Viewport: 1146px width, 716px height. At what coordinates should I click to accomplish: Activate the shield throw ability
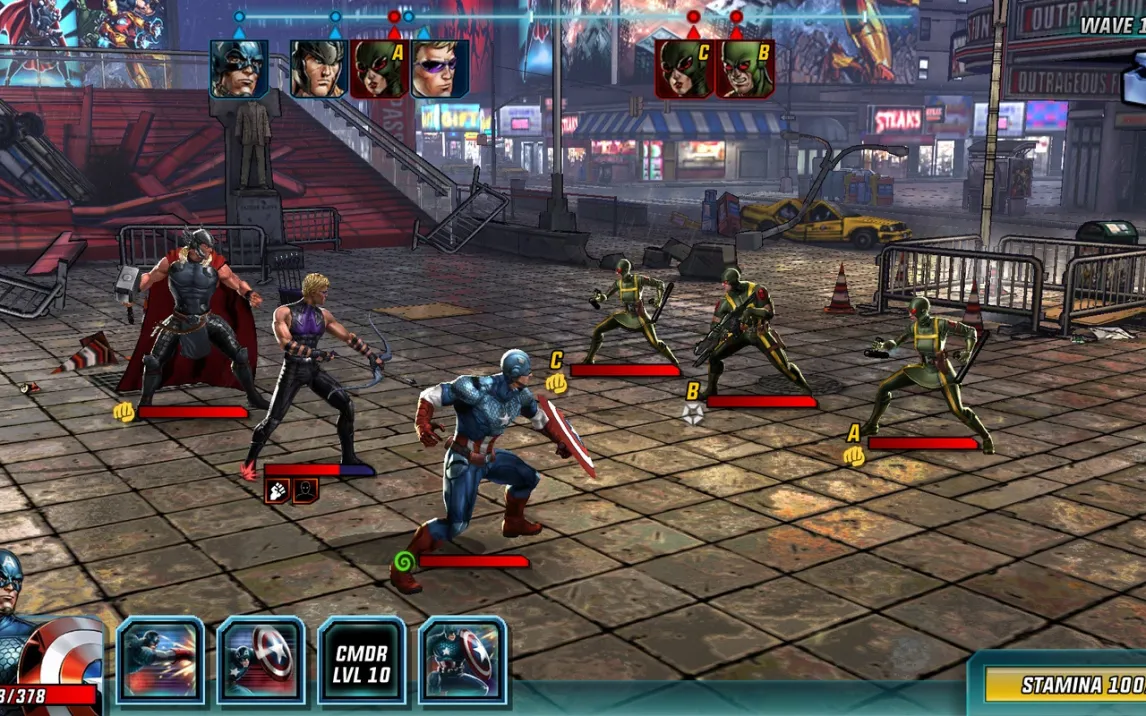(261, 660)
